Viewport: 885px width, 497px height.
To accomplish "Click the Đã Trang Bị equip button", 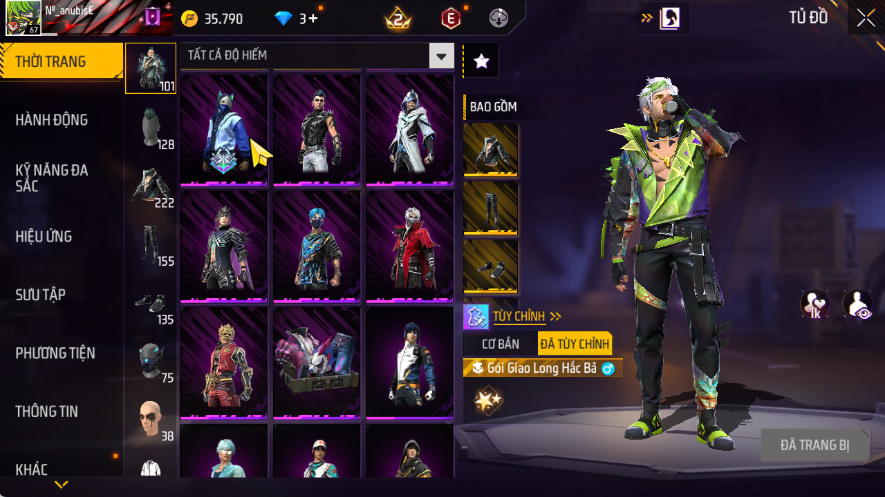I will coord(815,445).
